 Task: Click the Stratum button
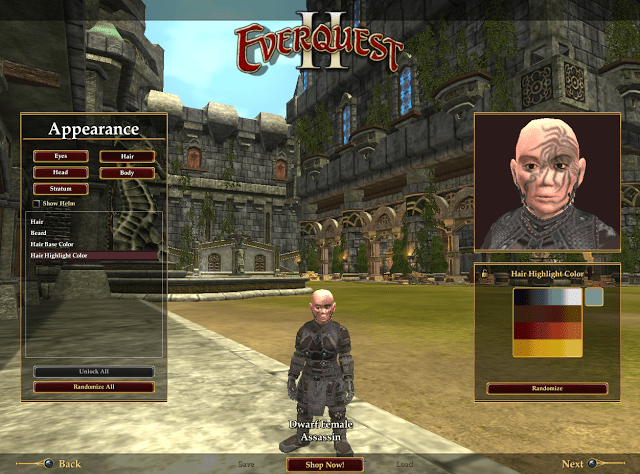pyautogui.click(x=60, y=188)
